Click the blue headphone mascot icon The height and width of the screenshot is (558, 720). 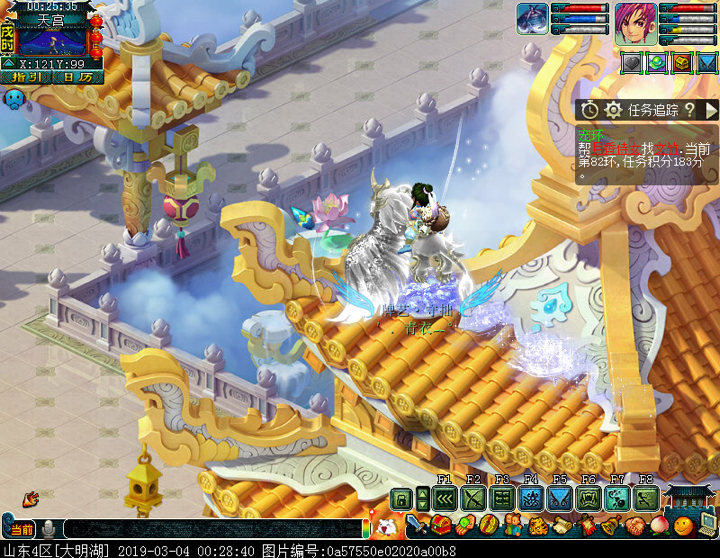(x=14, y=99)
